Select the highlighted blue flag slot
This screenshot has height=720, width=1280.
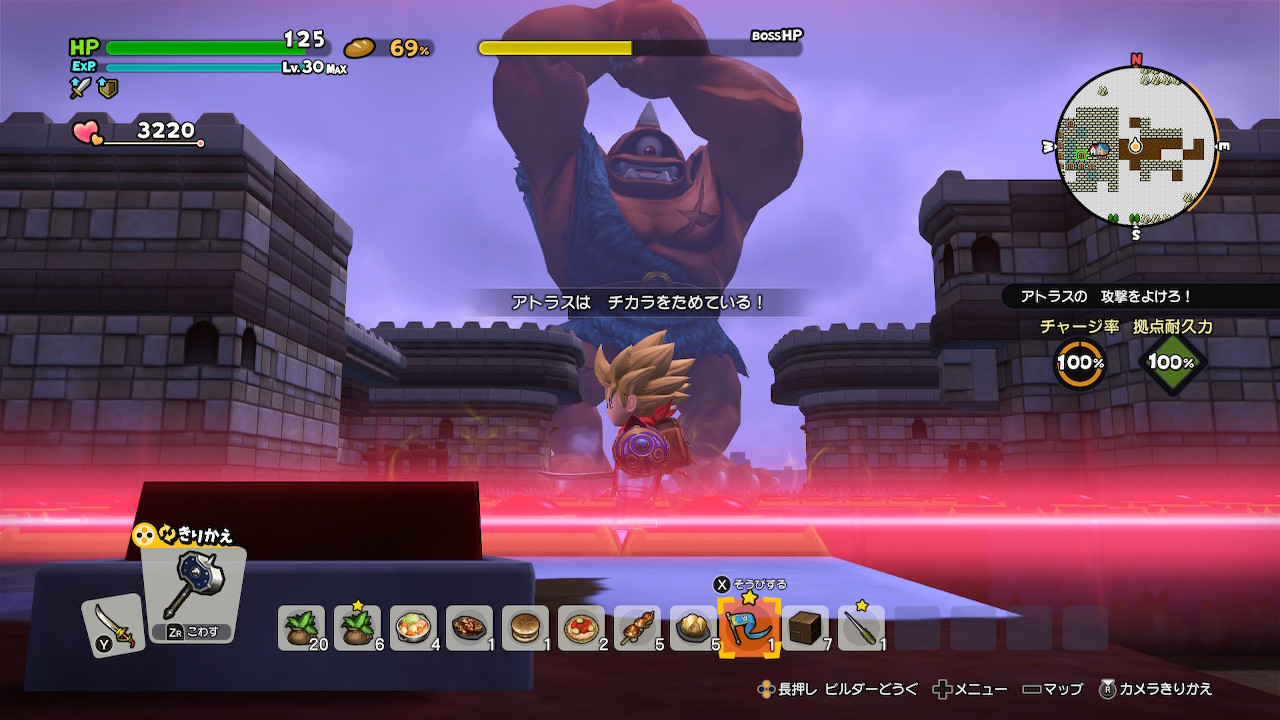click(x=749, y=627)
